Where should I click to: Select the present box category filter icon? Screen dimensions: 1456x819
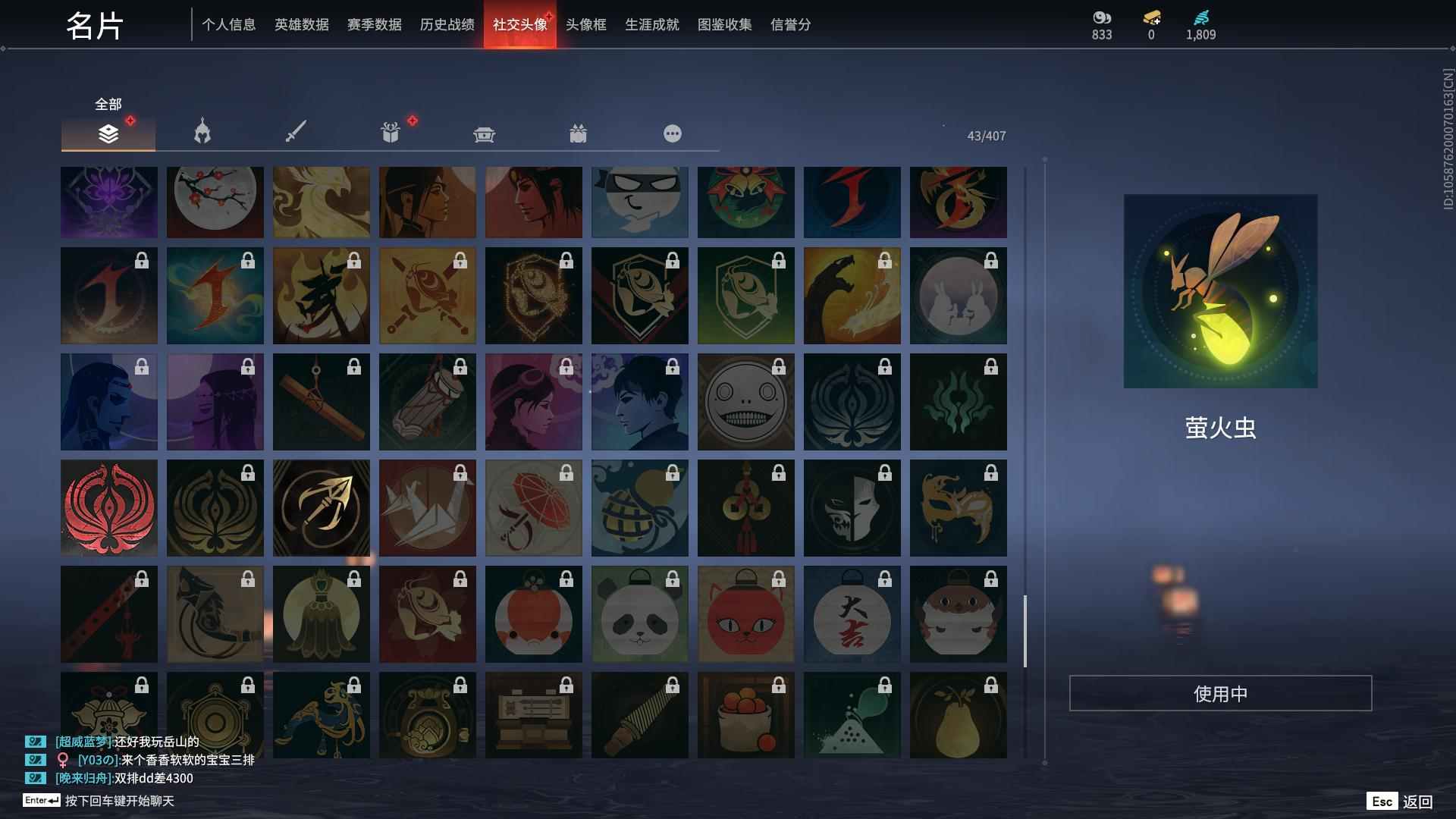click(x=578, y=133)
